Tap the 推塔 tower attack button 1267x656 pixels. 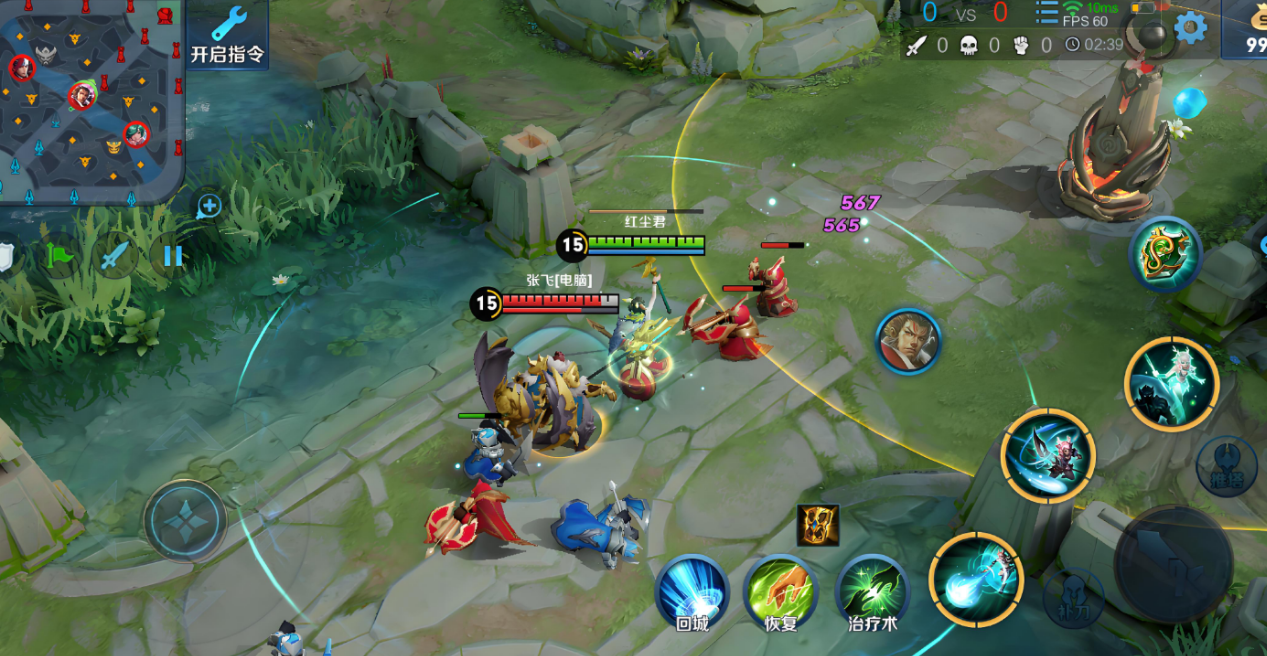point(1226,466)
